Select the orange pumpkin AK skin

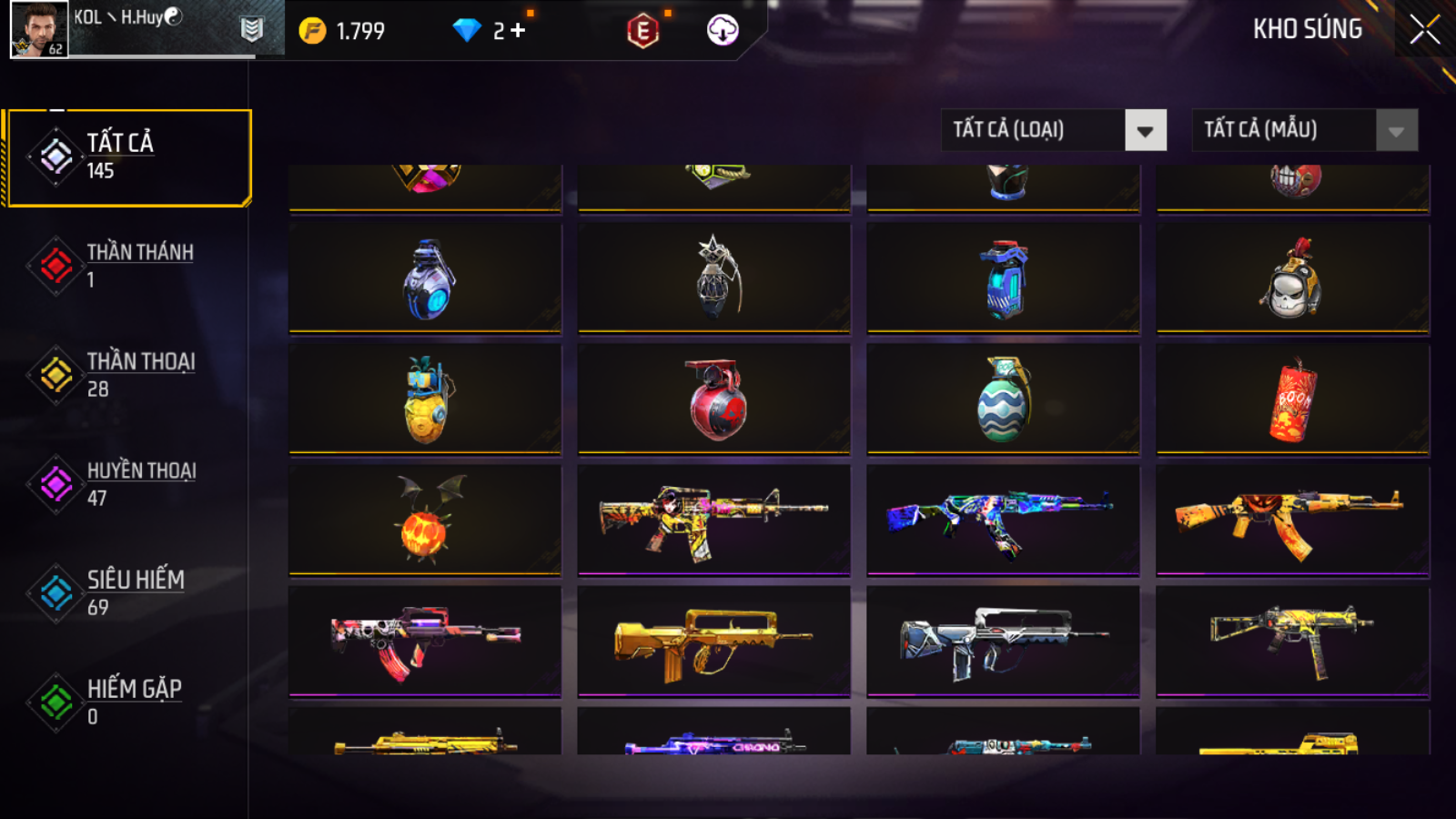coord(1292,520)
